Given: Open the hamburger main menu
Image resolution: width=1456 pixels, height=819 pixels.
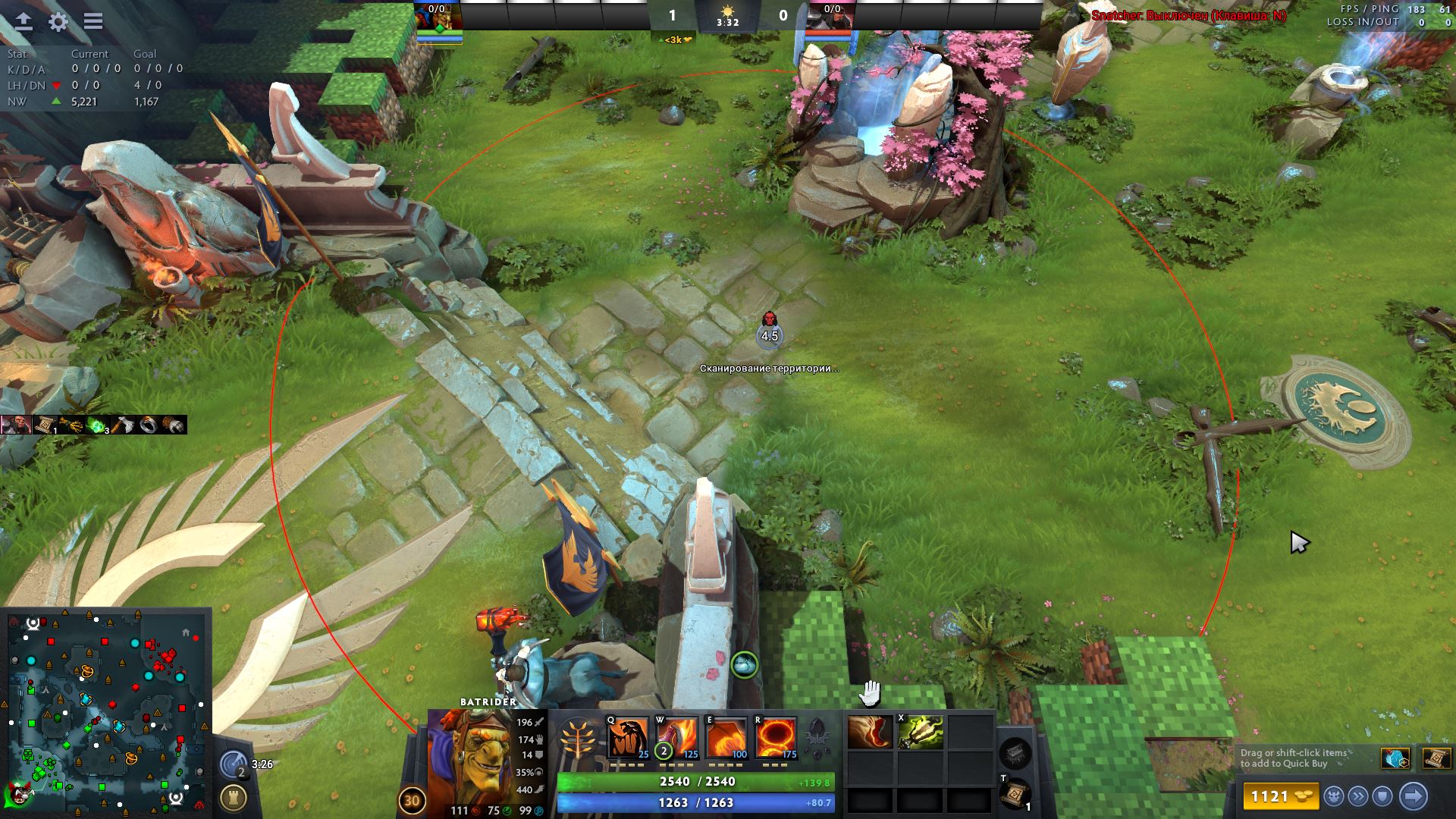Looking at the screenshot, I should [x=93, y=21].
